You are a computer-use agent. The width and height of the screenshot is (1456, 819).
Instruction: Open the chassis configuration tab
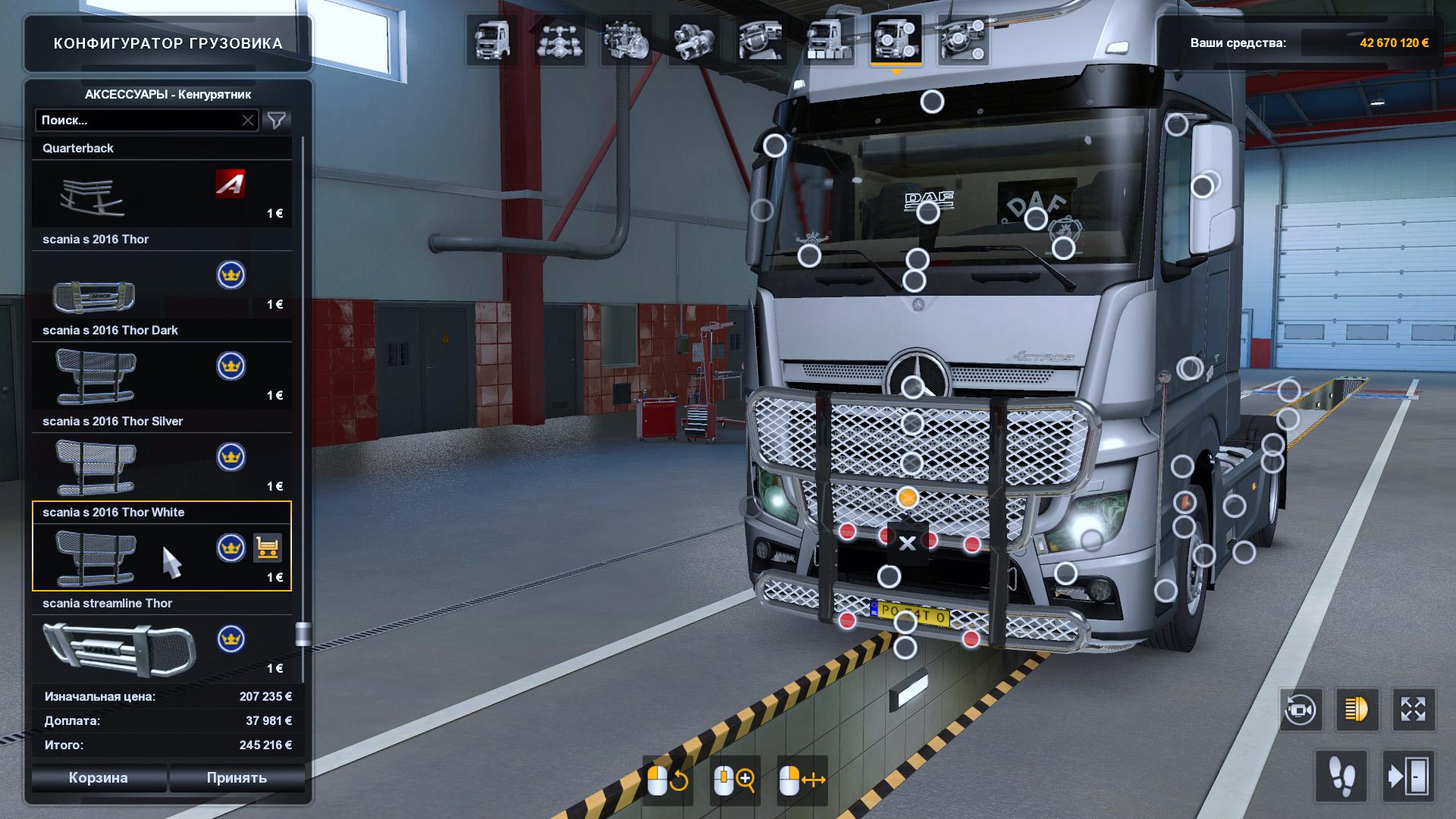(x=559, y=39)
